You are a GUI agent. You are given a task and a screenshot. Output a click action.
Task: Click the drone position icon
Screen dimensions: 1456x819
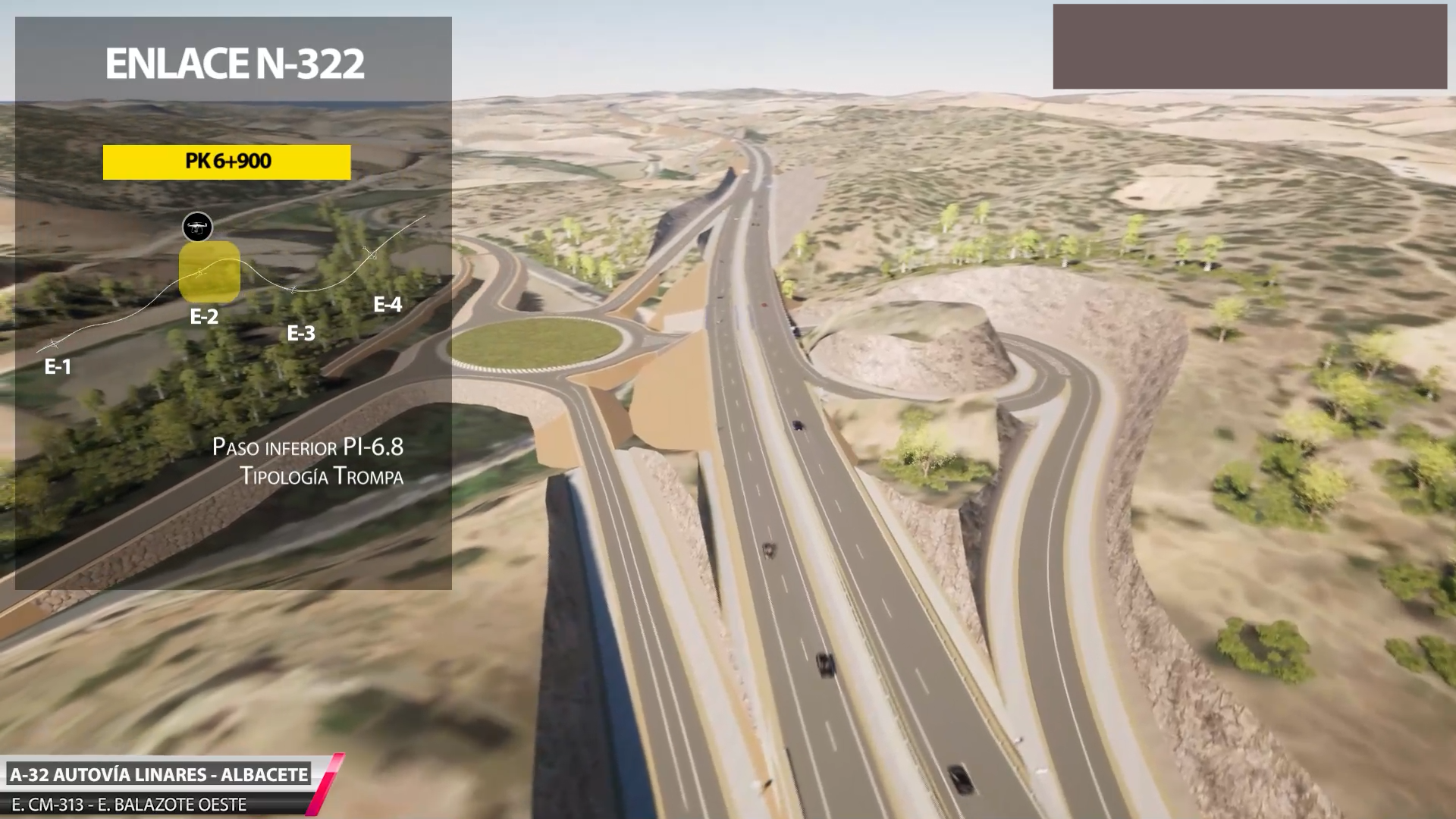pyautogui.click(x=197, y=227)
